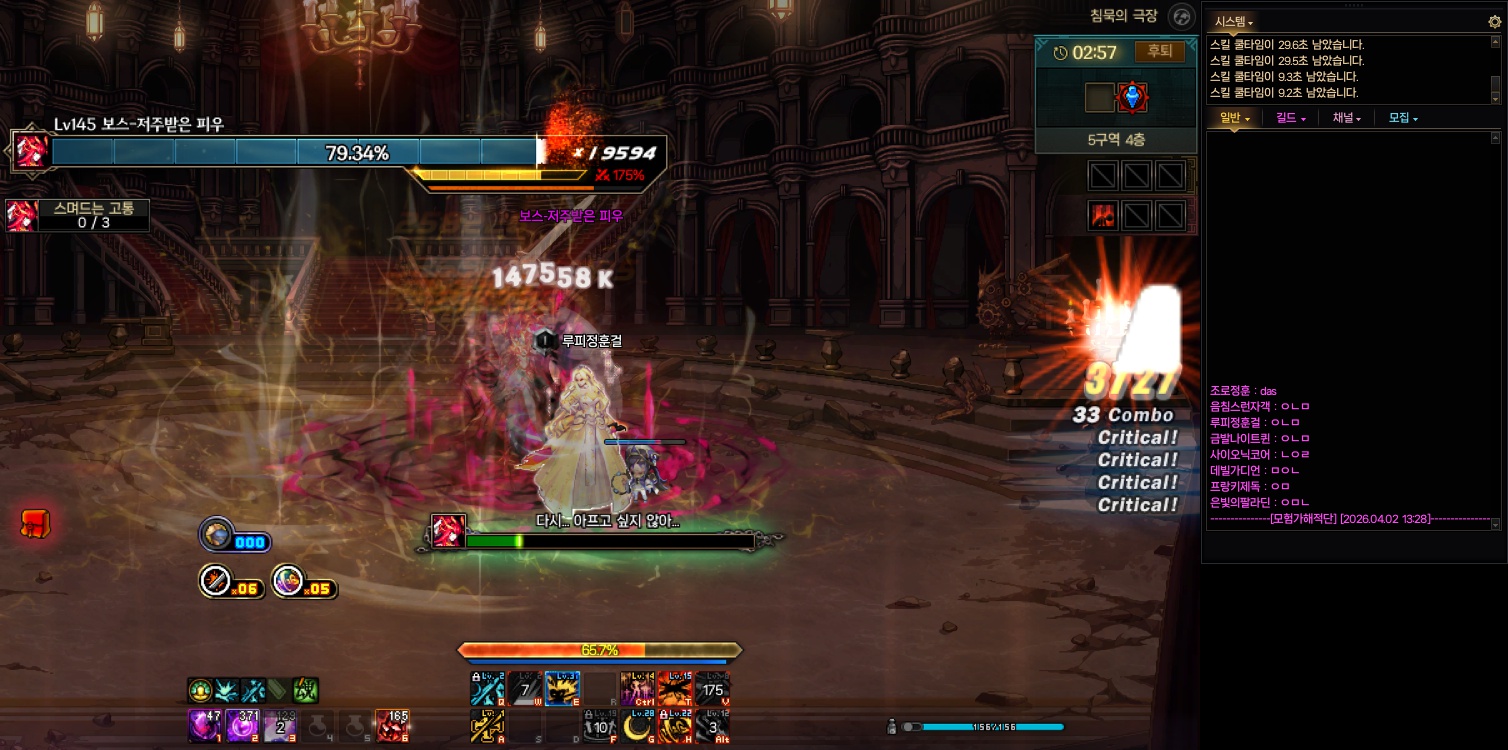Screen dimensions: 1508x750
Task: Activate the yellow crescent moon skill
Action: [636, 725]
